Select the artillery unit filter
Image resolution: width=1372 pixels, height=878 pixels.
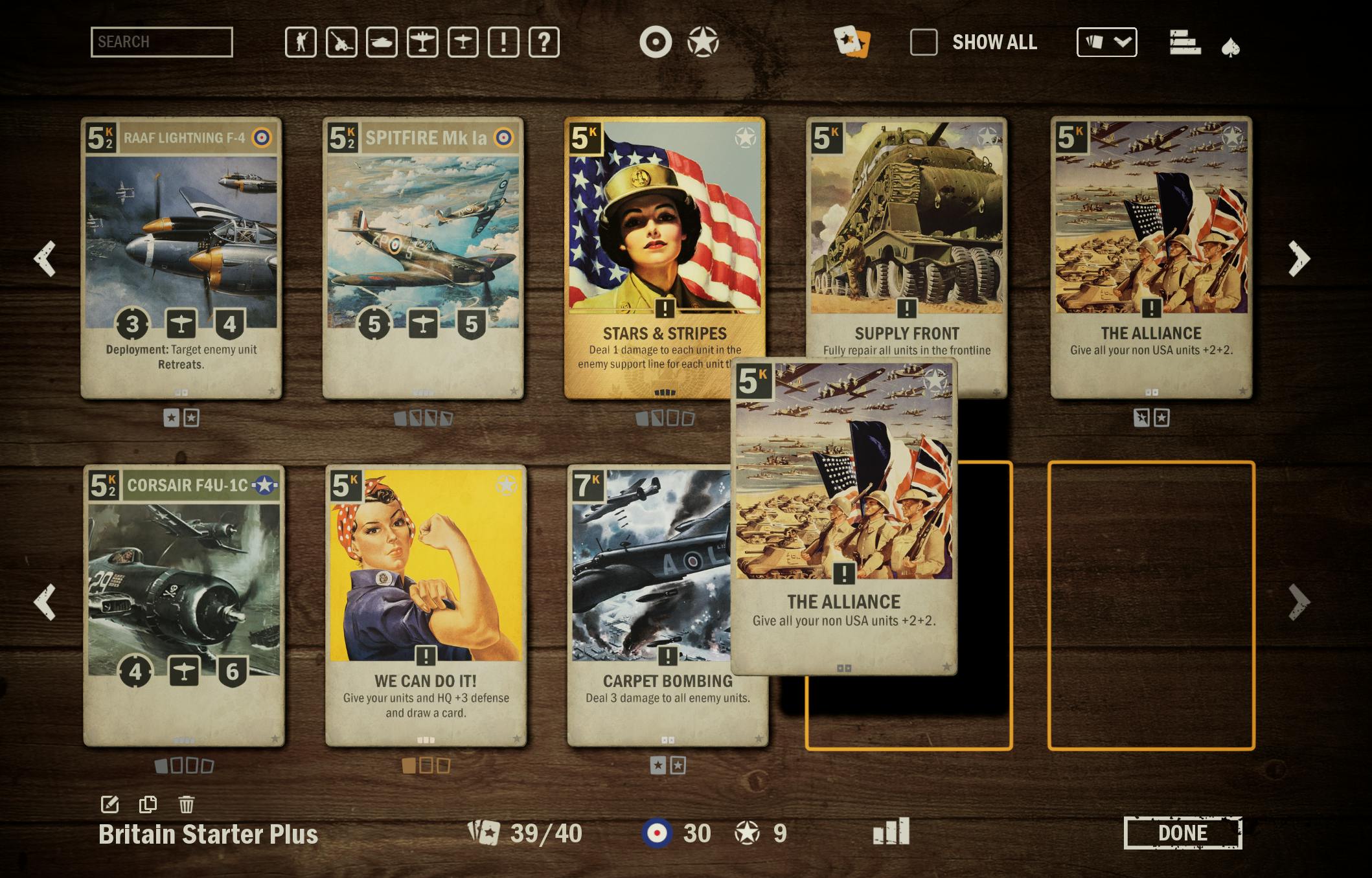click(341, 43)
